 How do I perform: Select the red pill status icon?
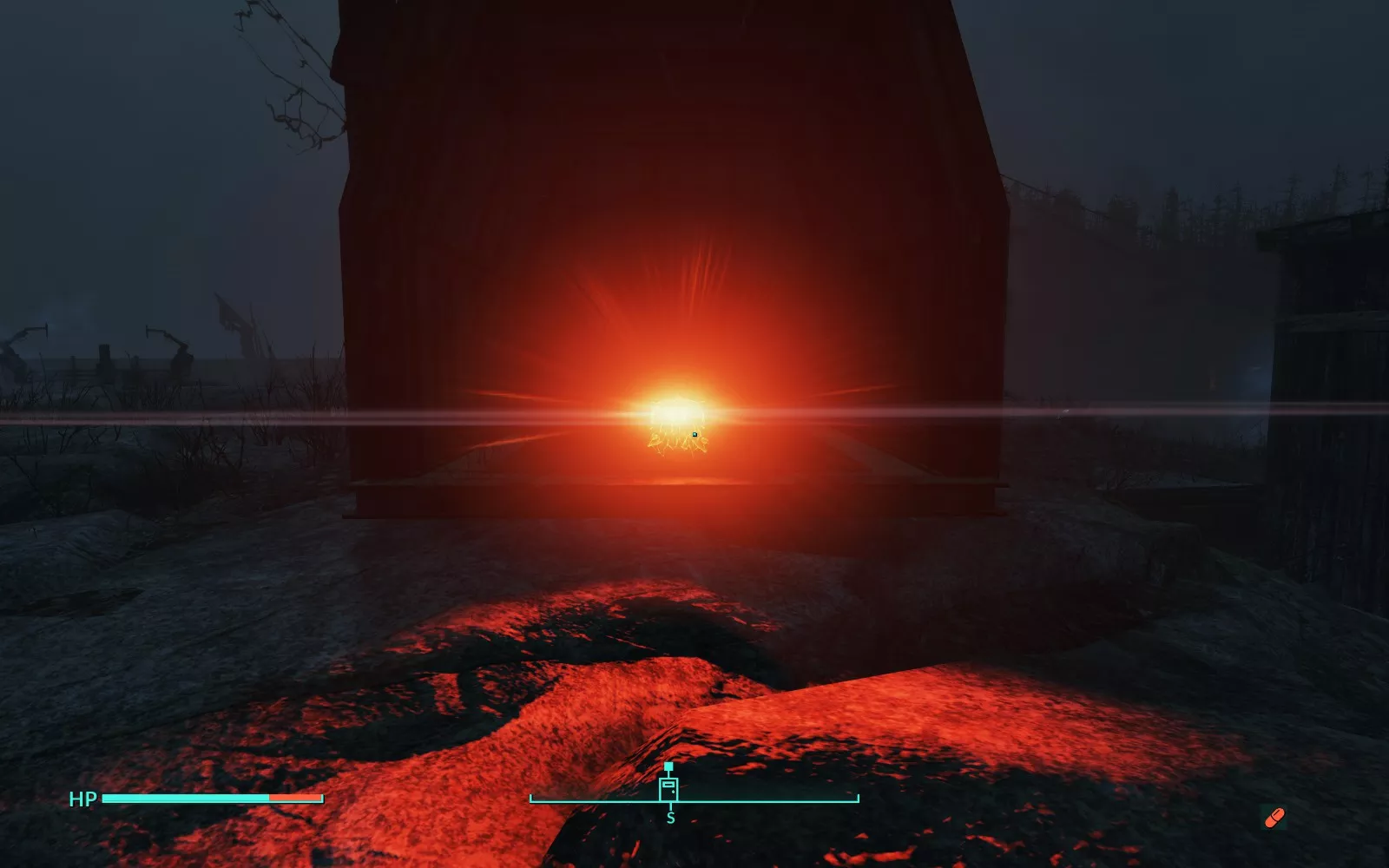[1274, 817]
